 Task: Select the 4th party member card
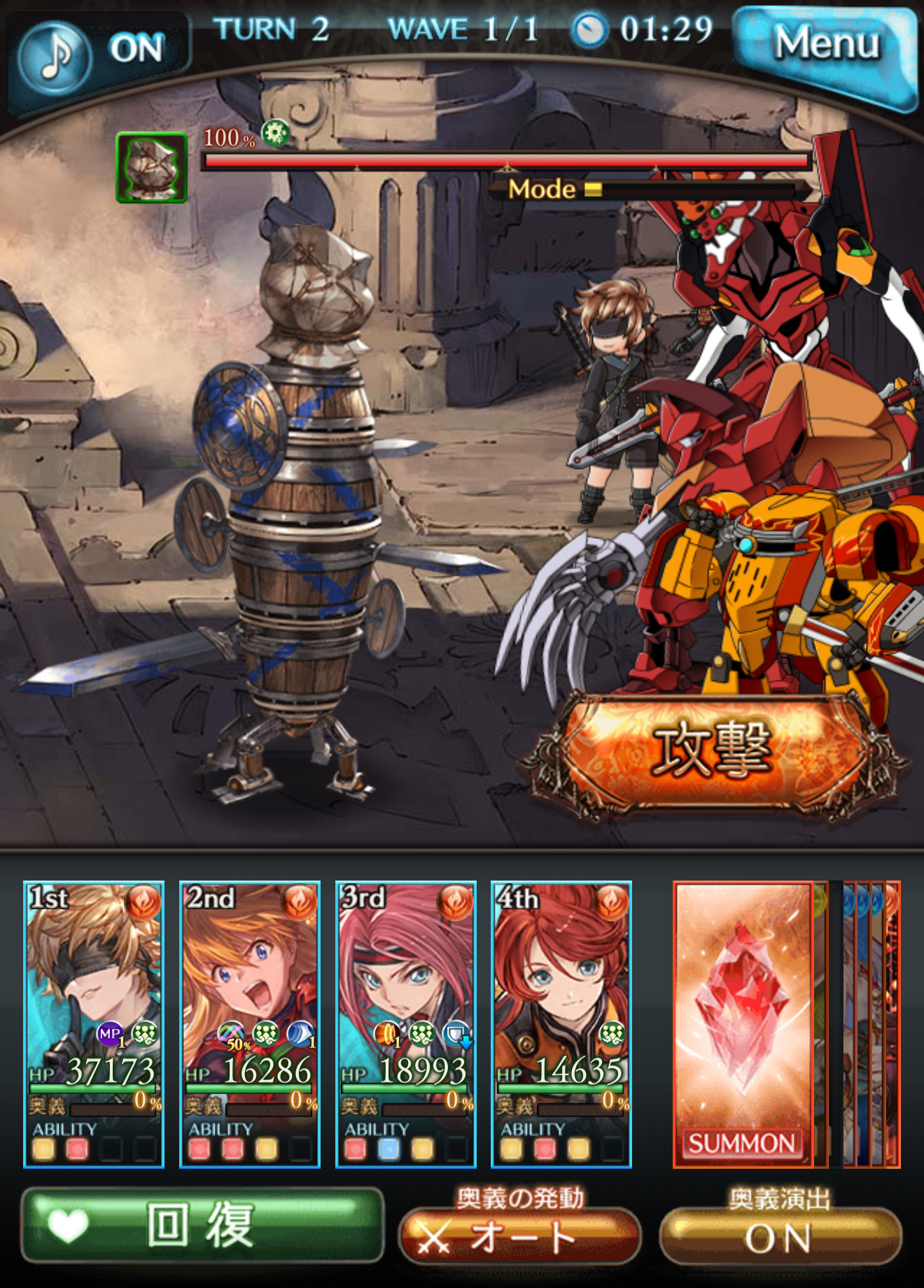pos(561,1023)
